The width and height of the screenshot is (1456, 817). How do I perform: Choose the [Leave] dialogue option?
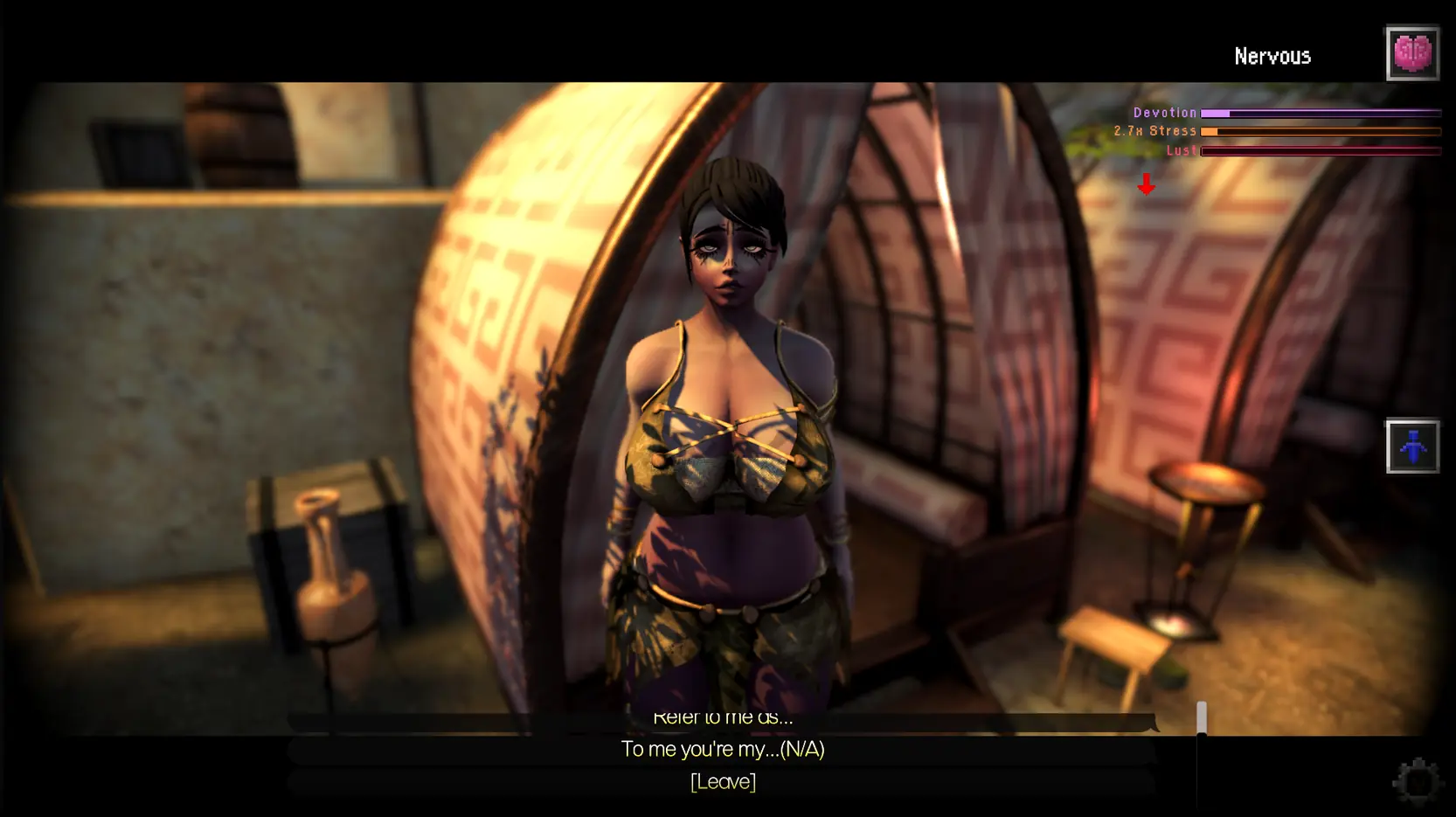723,781
